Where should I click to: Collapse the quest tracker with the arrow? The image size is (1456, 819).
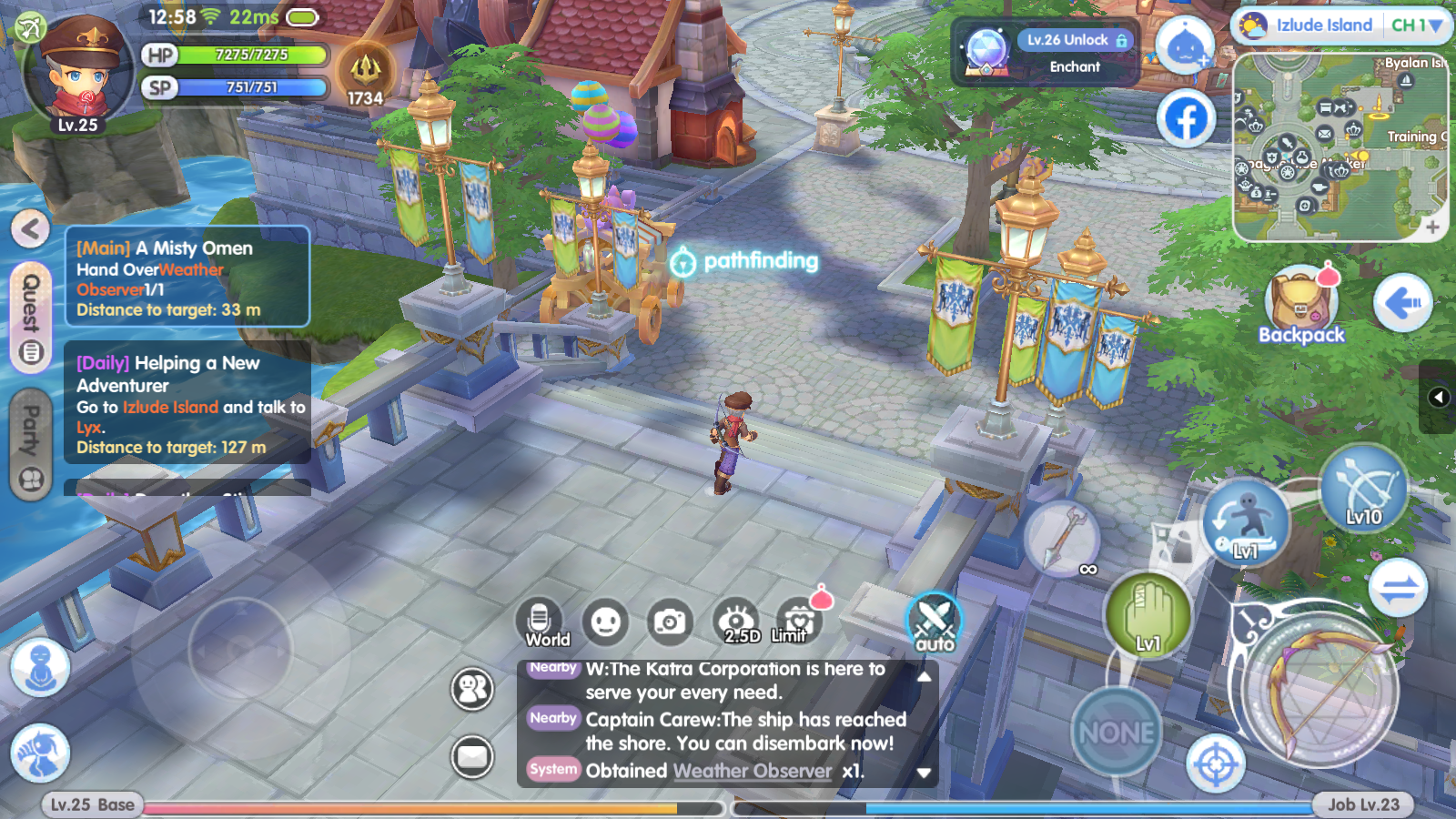(30, 228)
